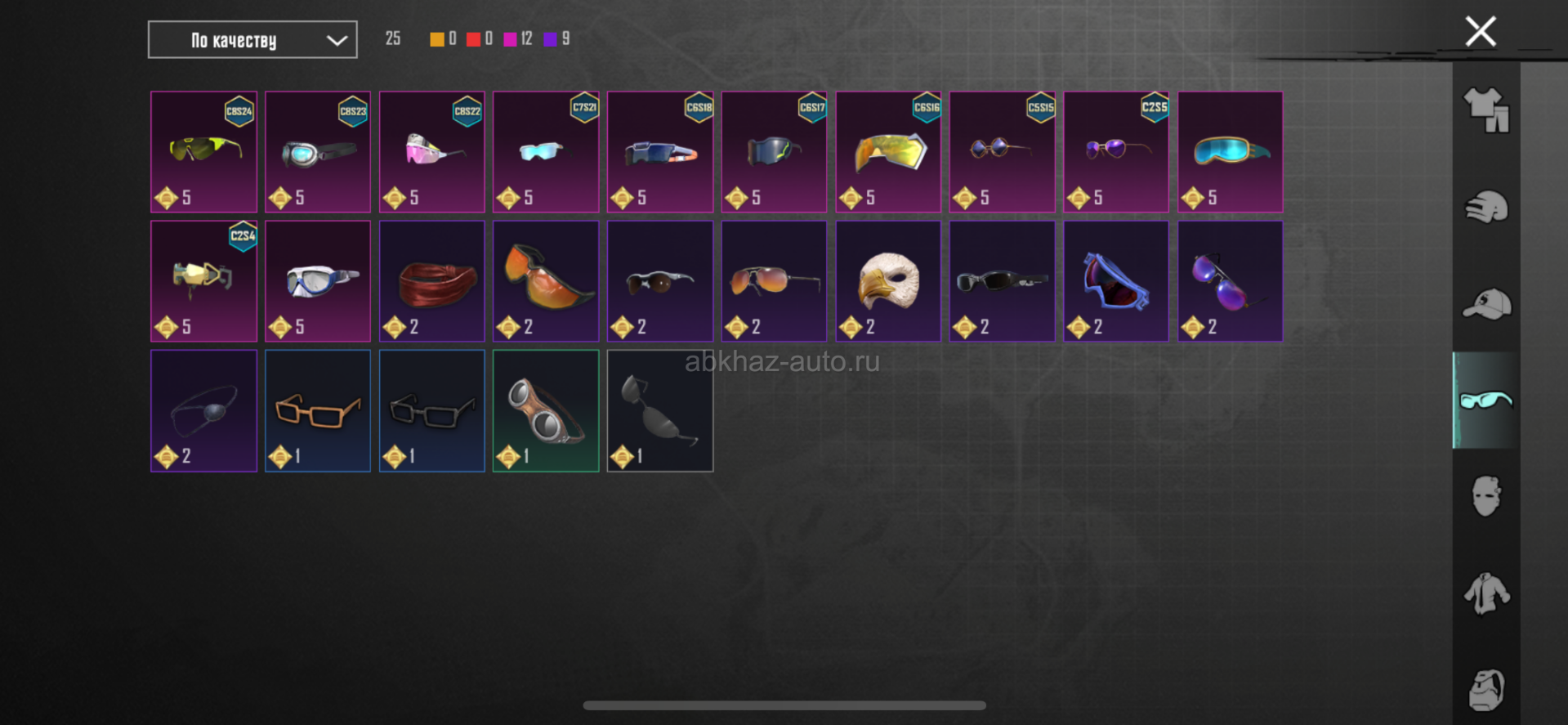
Task: Select the orange-framed rectangular glasses
Action: click(x=317, y=410)
